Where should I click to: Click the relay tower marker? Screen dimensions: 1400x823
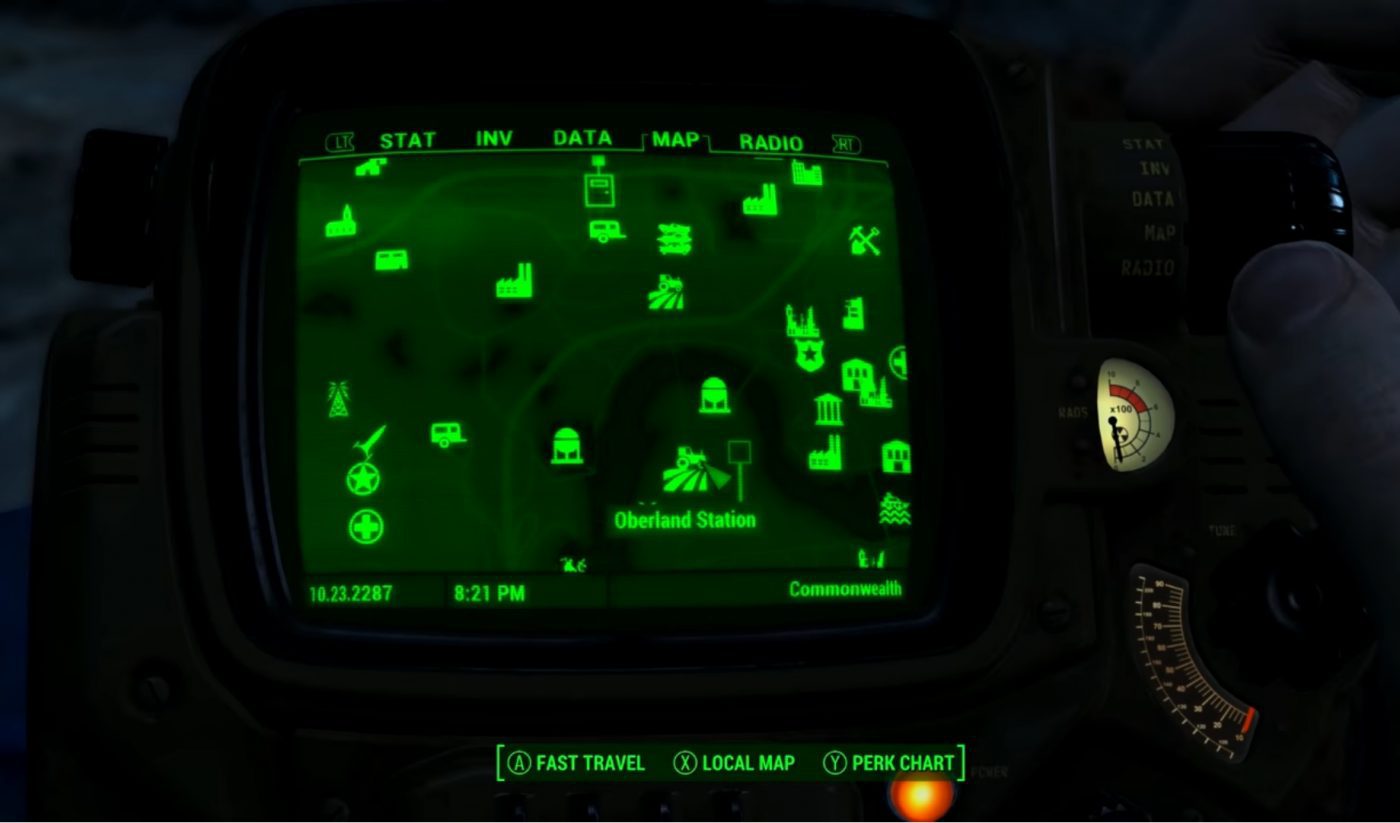pos(337,400)
